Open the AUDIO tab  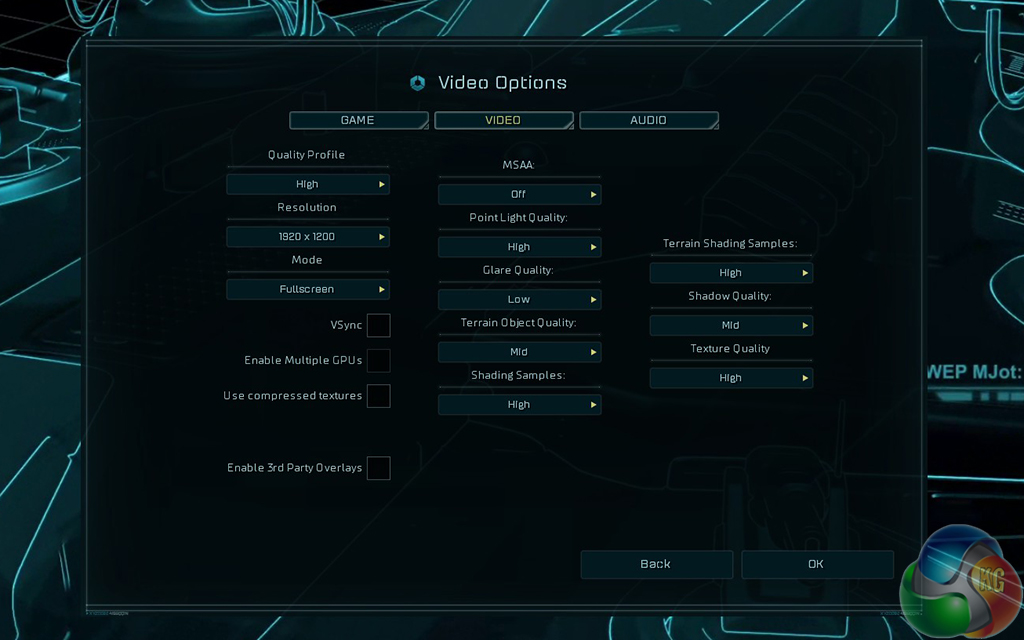tap(648, 120)
